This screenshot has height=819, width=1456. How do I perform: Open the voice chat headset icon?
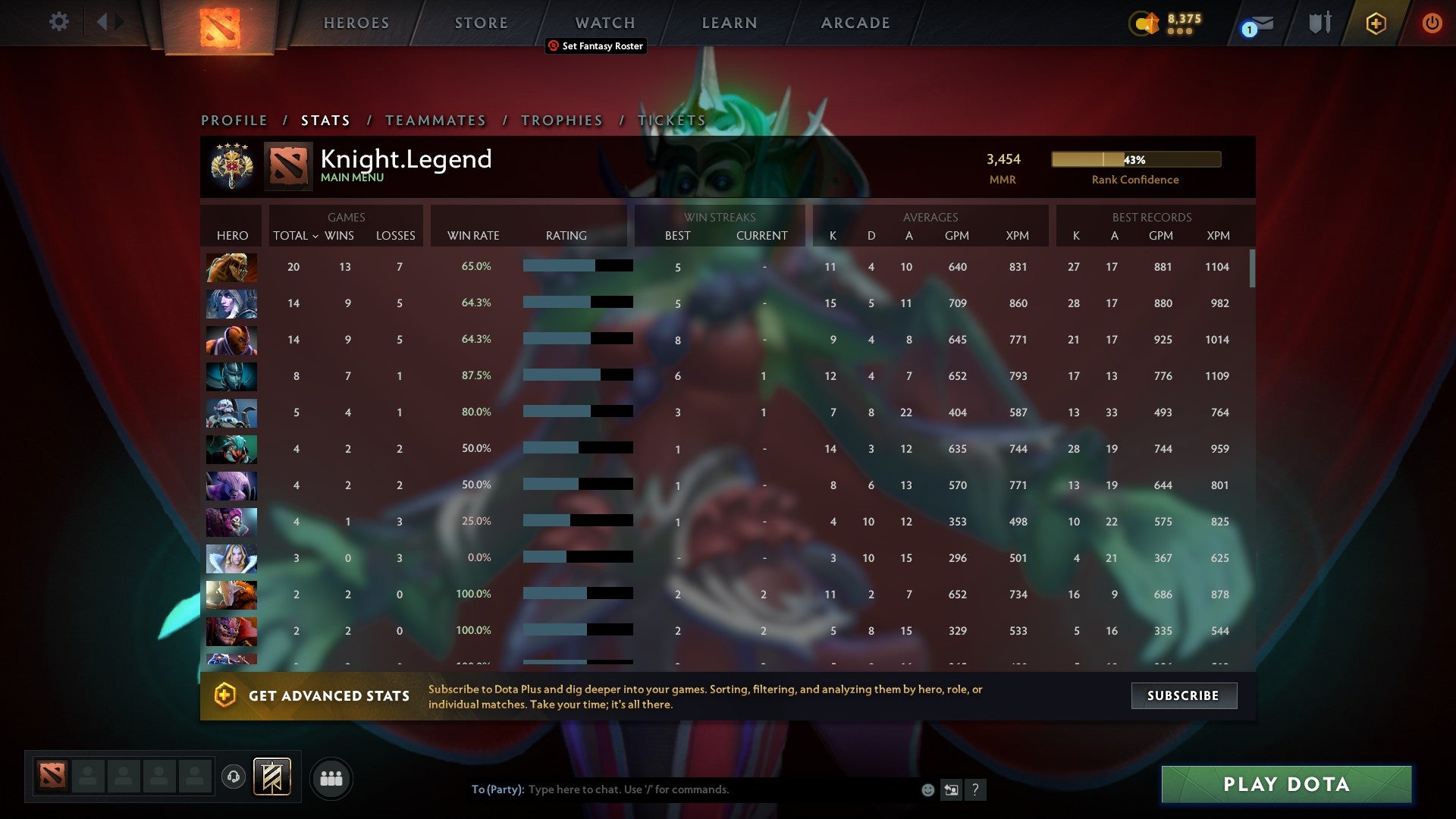coord(233,777)
